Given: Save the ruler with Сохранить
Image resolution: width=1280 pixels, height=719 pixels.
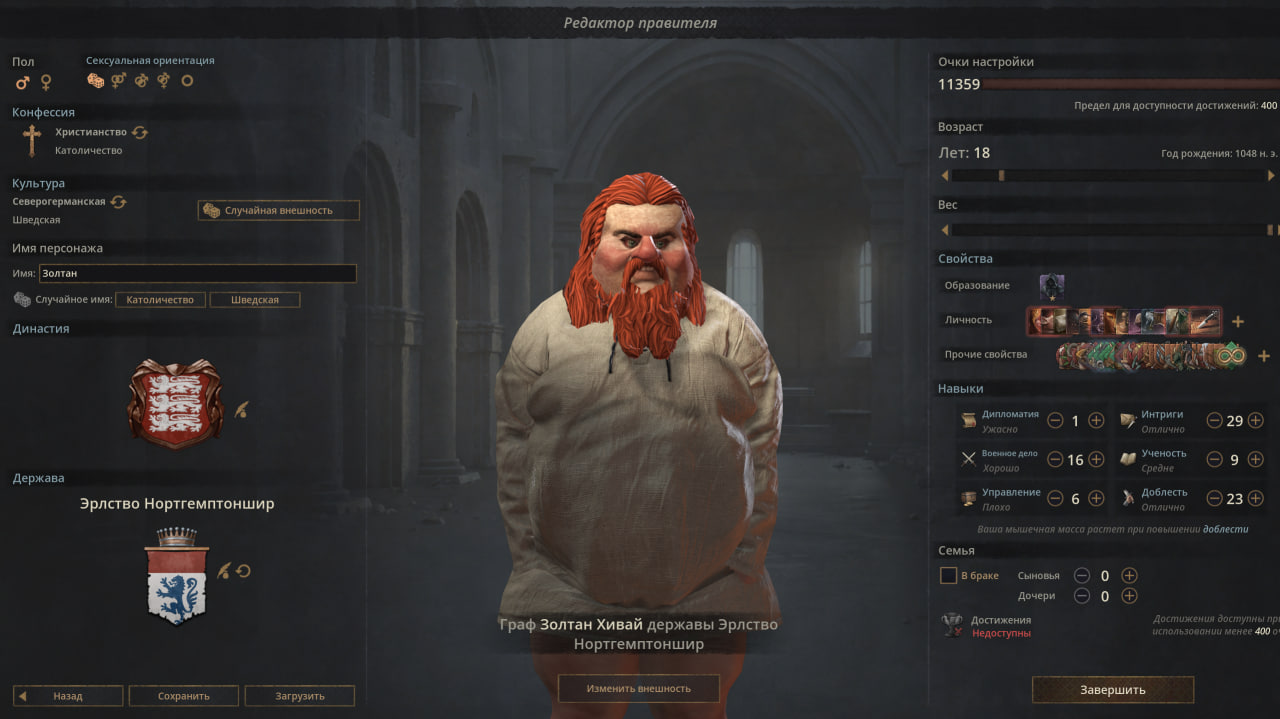Looking at the screenshot, I should tap(184, 696).
